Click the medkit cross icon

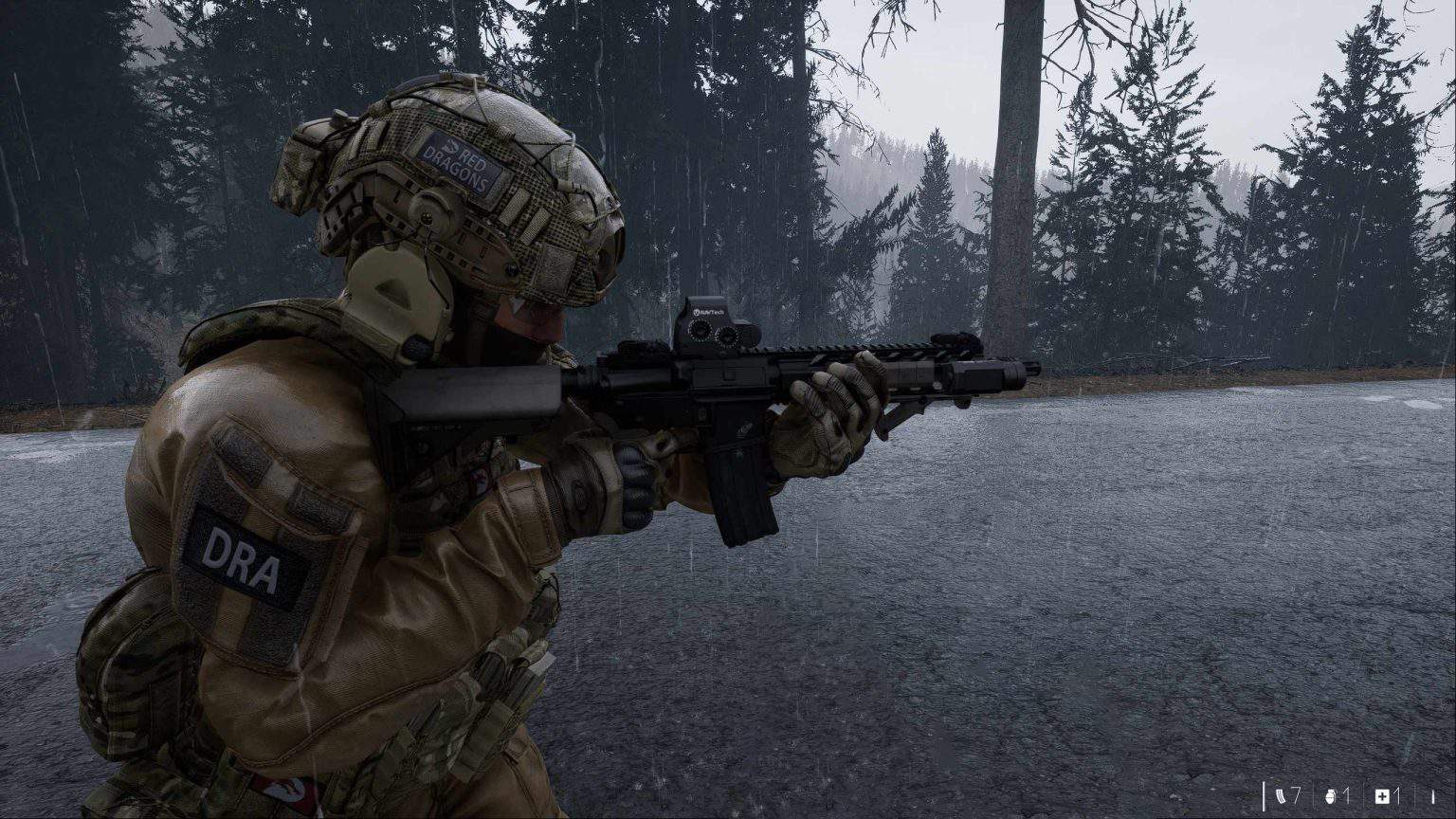pyautogui.click(x=1381, y=796)
